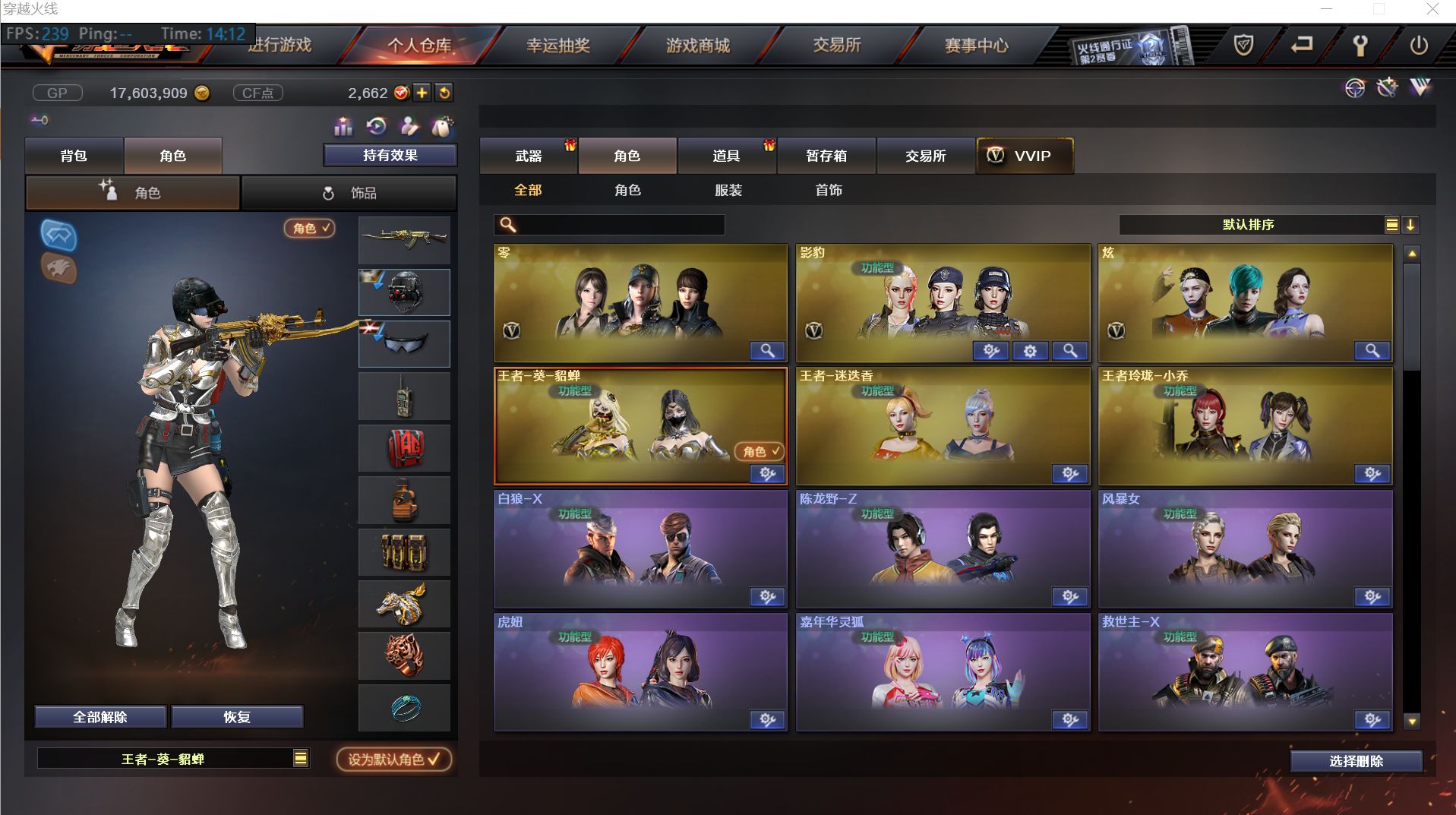The height and width of the screenshot is (815, 1456).
Task: Open the V emblem icon at top right
Action: (x=1419, y=88)
